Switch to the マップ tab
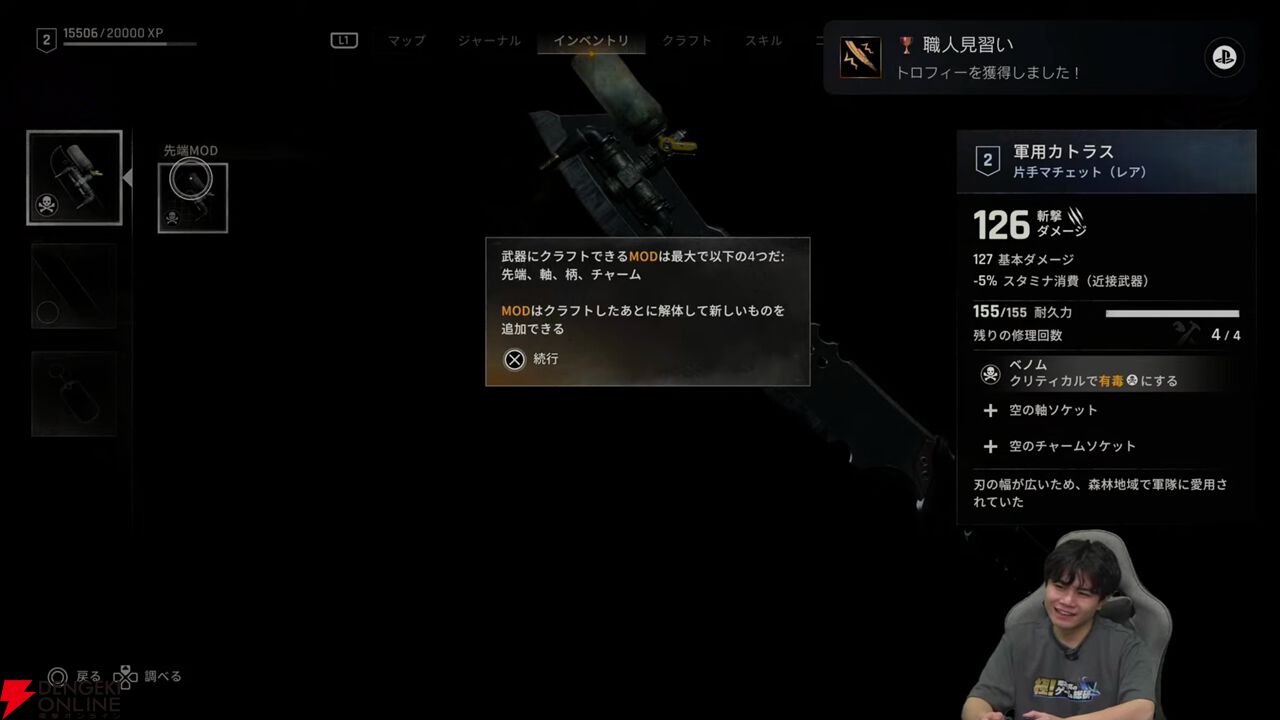This screenshot has width=1280, height=720. pyautogui.click(x=406, y=41)
